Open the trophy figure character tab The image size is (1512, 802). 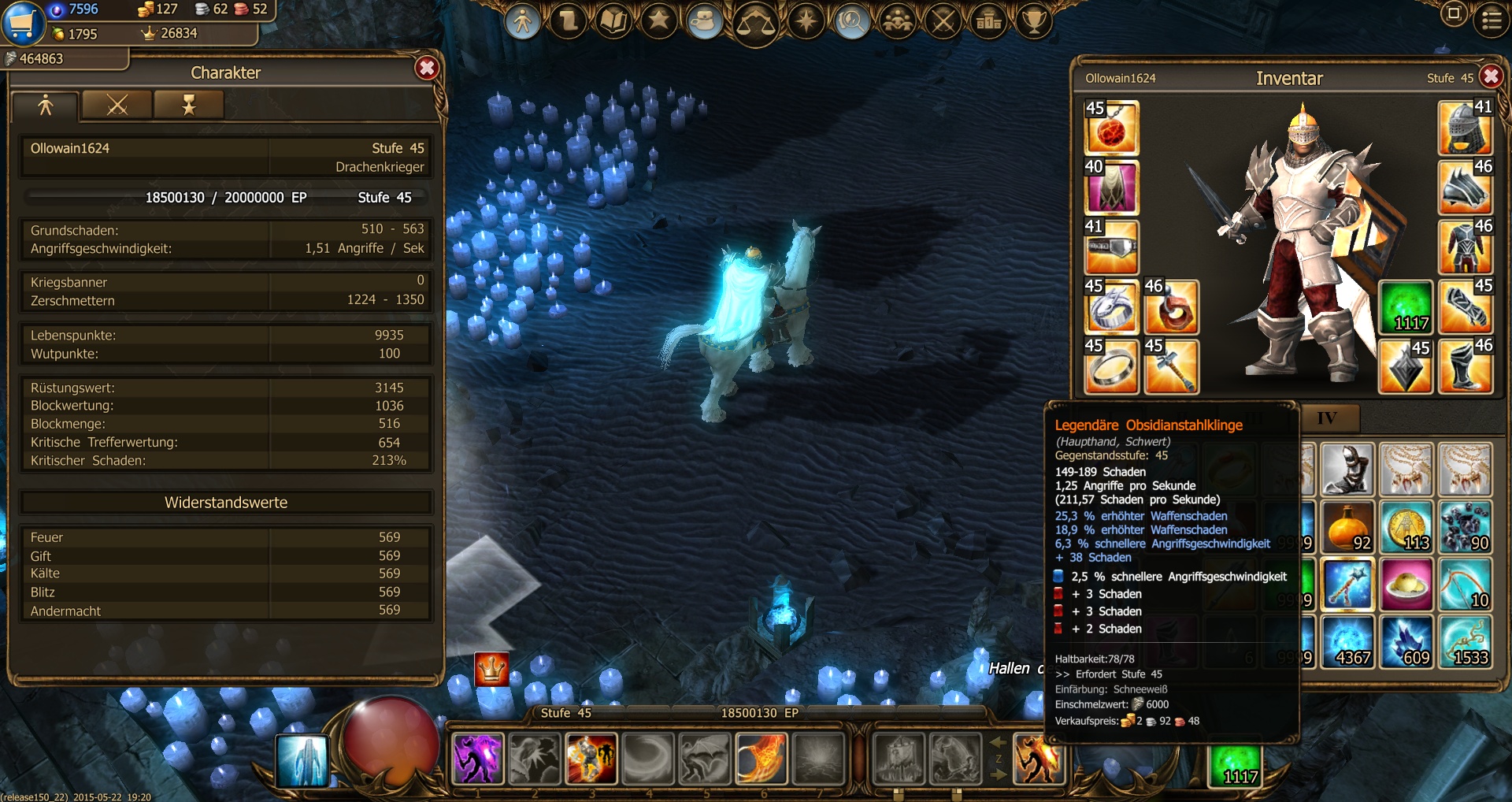tap(188, 105)
